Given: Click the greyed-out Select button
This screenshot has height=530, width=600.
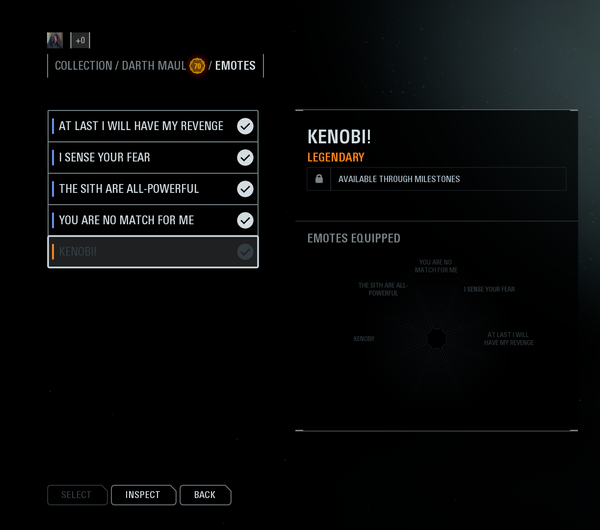Looking at the screenshot, I should (x=76, y=495).
